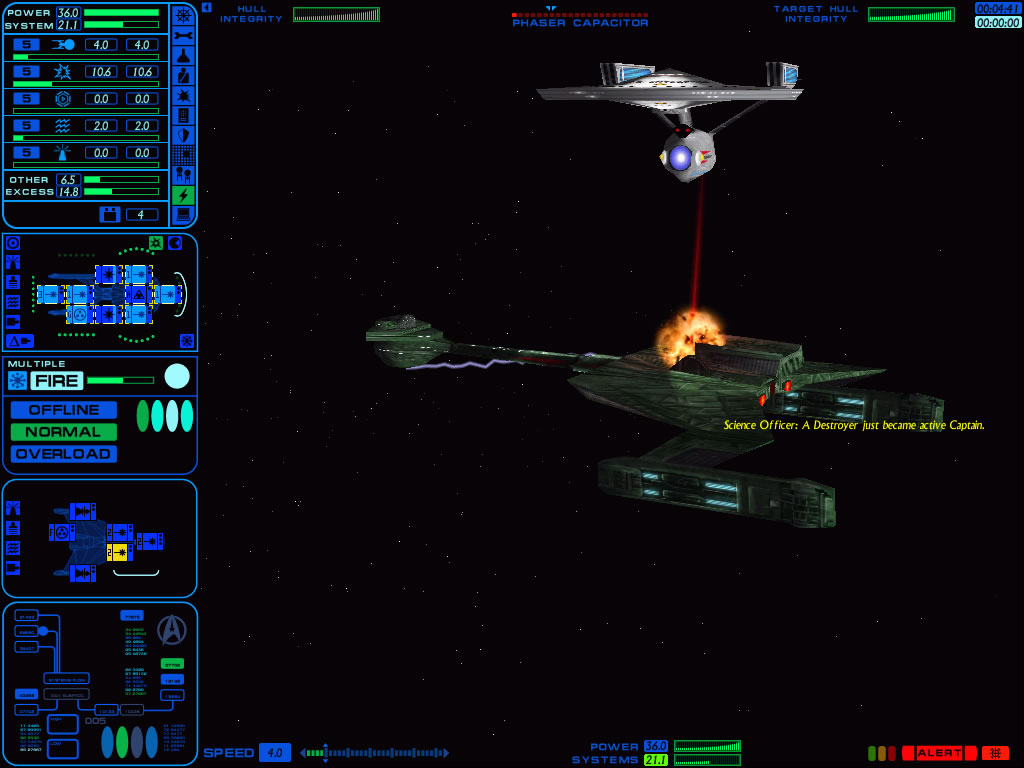Open the repair wrench panel tab
The image size is (1024, 768).
(183, 35)
